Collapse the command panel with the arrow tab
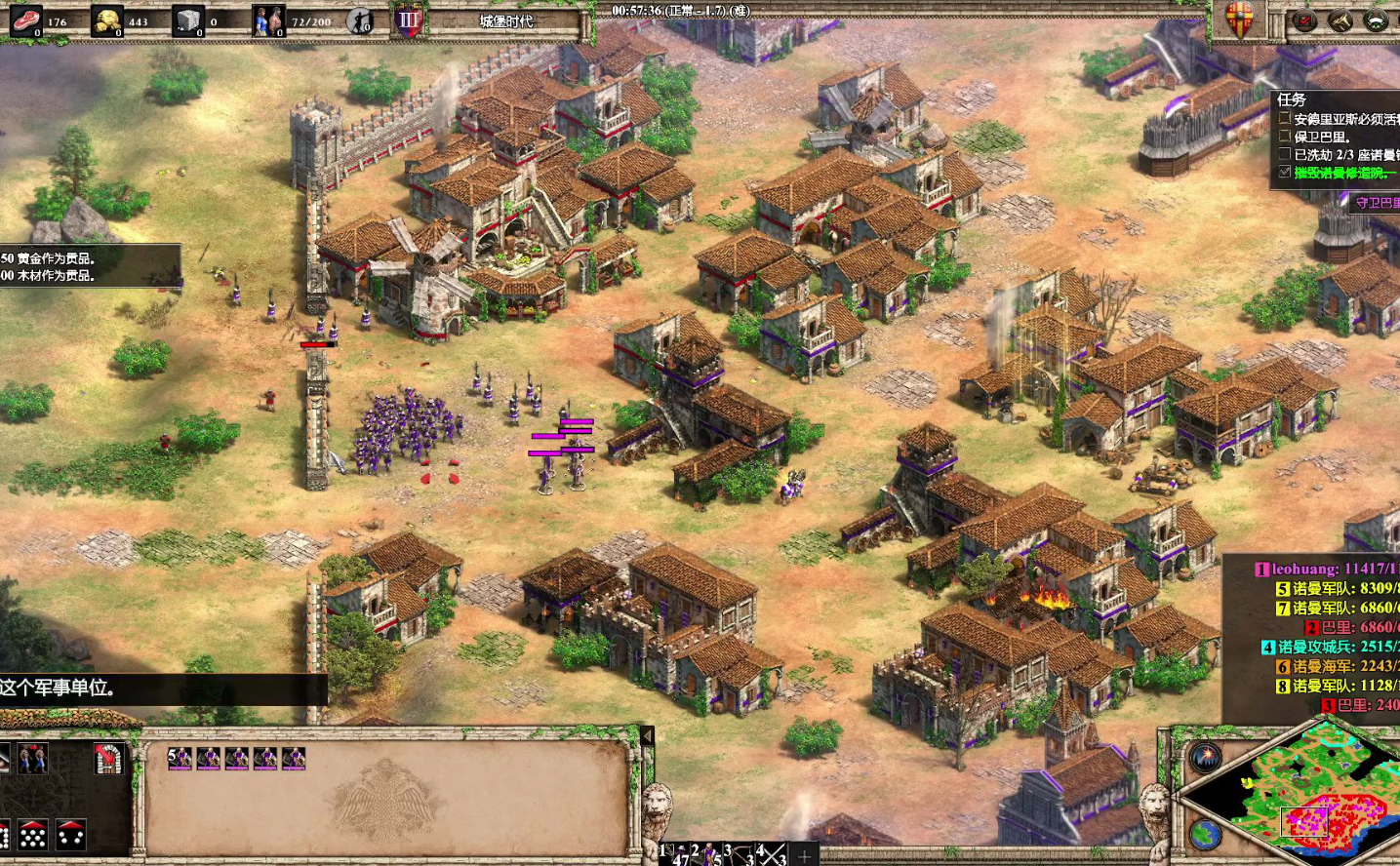Screen dimensions: 1400x866 pos(646,736)
